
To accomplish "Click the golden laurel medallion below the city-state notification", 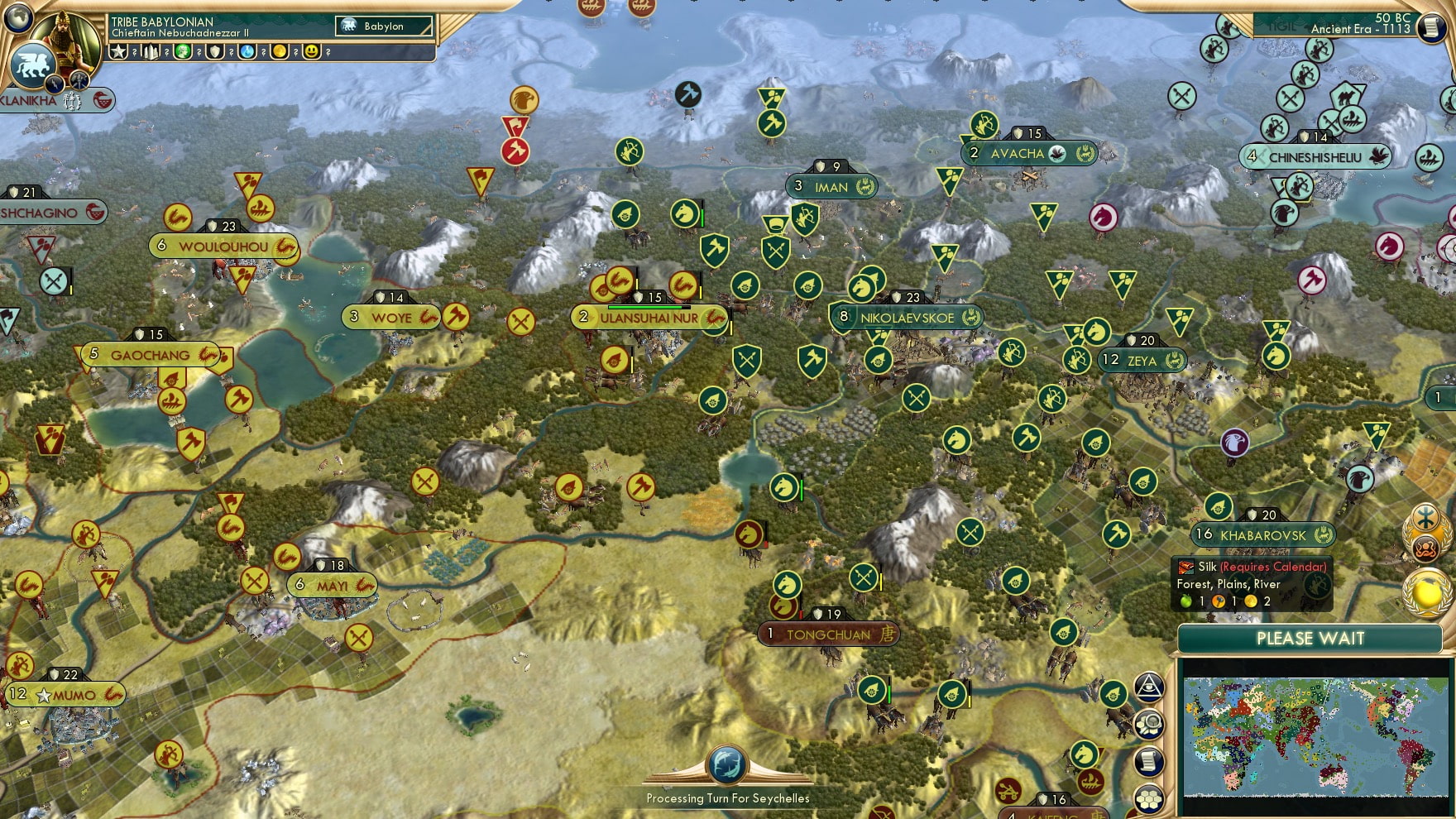I will (1427, 592).
